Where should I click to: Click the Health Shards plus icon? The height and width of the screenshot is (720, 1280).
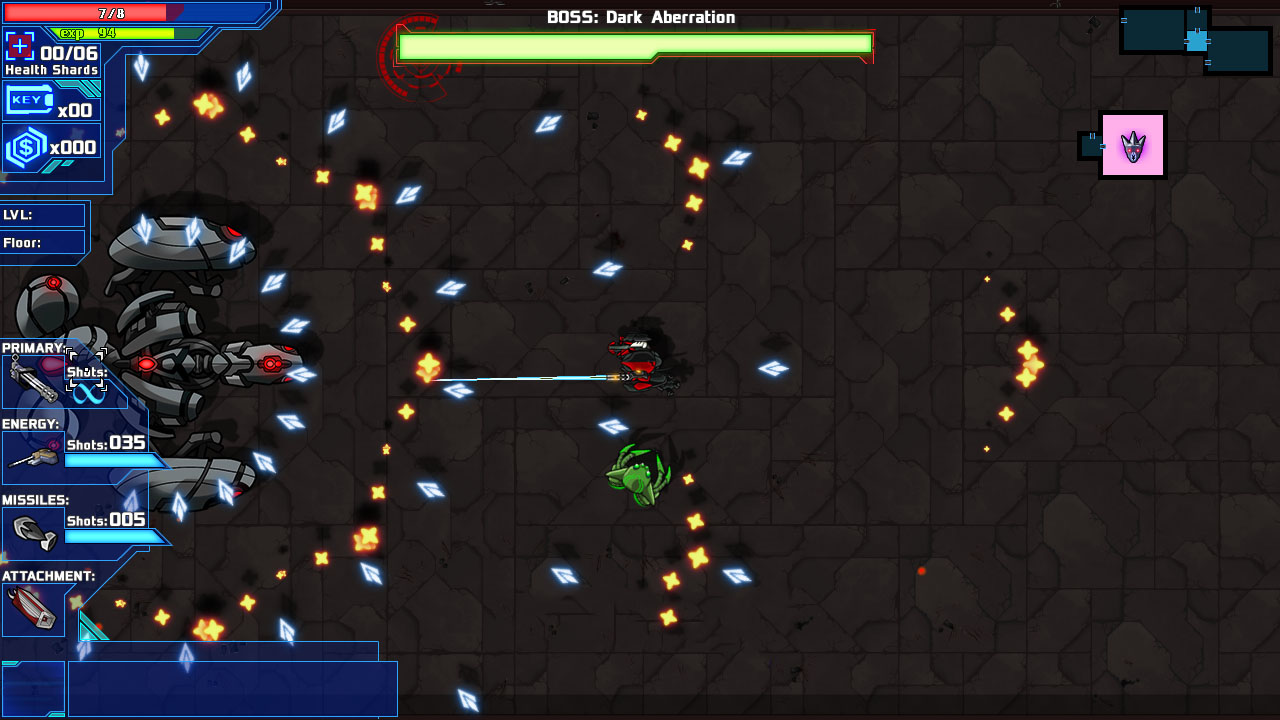(x=20, y=45)
